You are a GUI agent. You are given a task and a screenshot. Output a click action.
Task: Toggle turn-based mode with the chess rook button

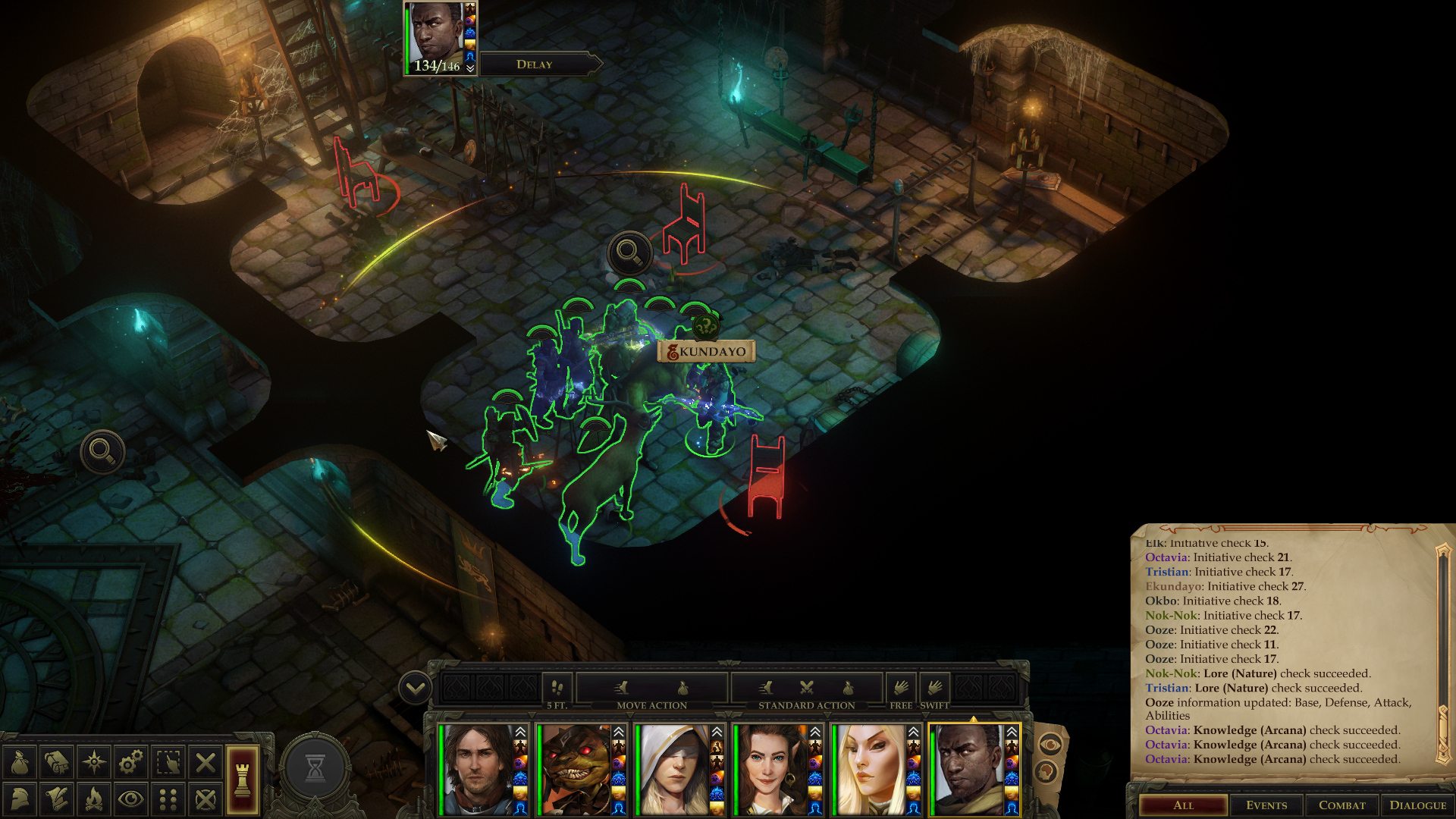pyautogui.click(x=243, y=780)
